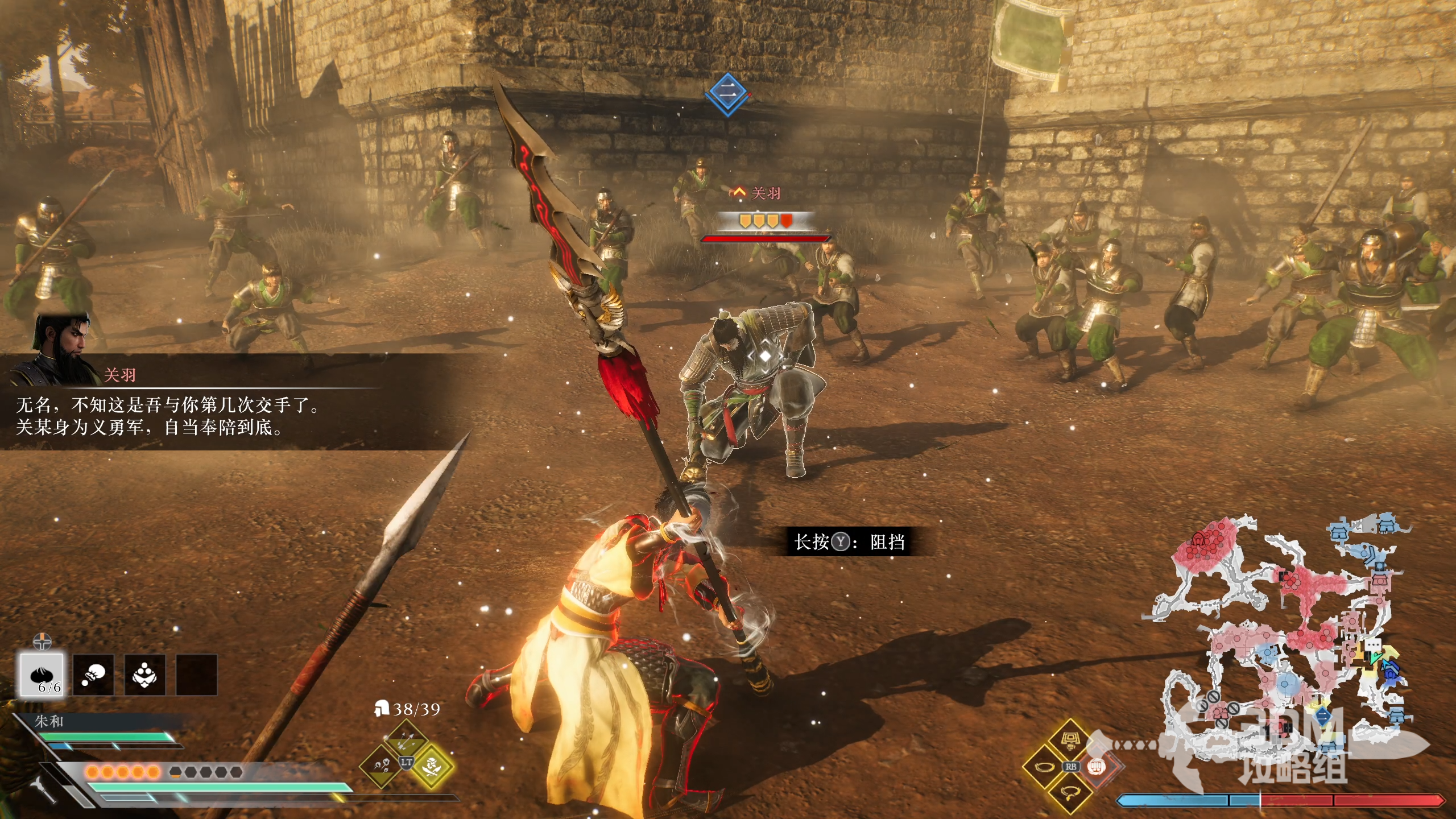Image resolution: width=1456 pixels, height=819 pixels.
Task: Target Guan Yu's nameplate above enemy
Action: 766,193
